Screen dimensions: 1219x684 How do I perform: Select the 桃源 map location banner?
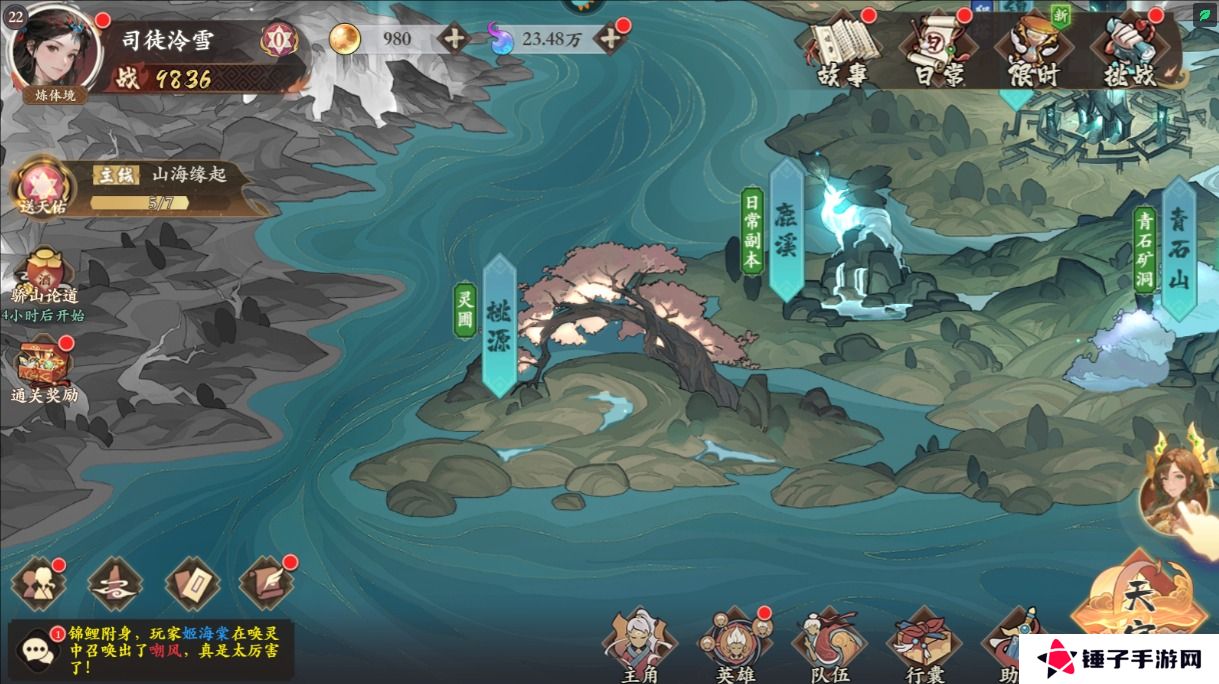(x=499, y=325)
